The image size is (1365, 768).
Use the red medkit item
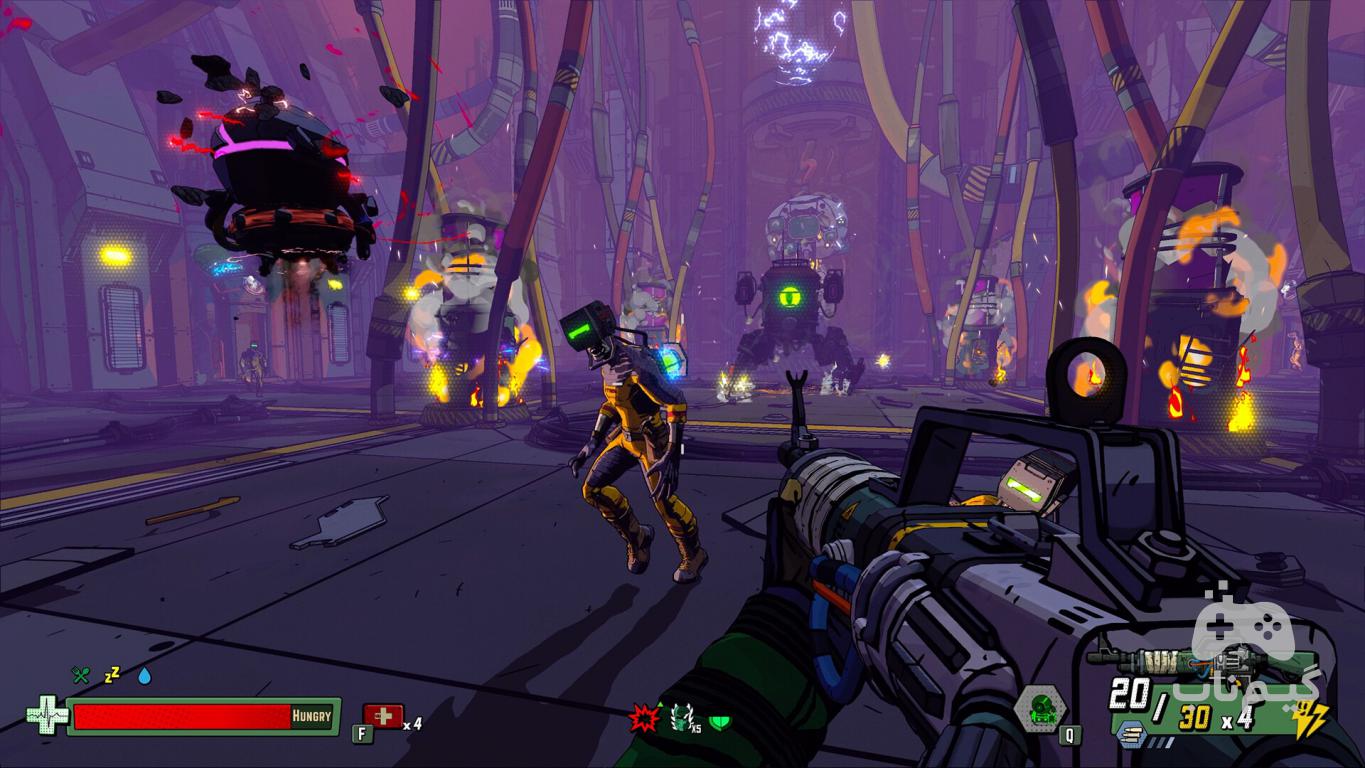tap(384, 716)
